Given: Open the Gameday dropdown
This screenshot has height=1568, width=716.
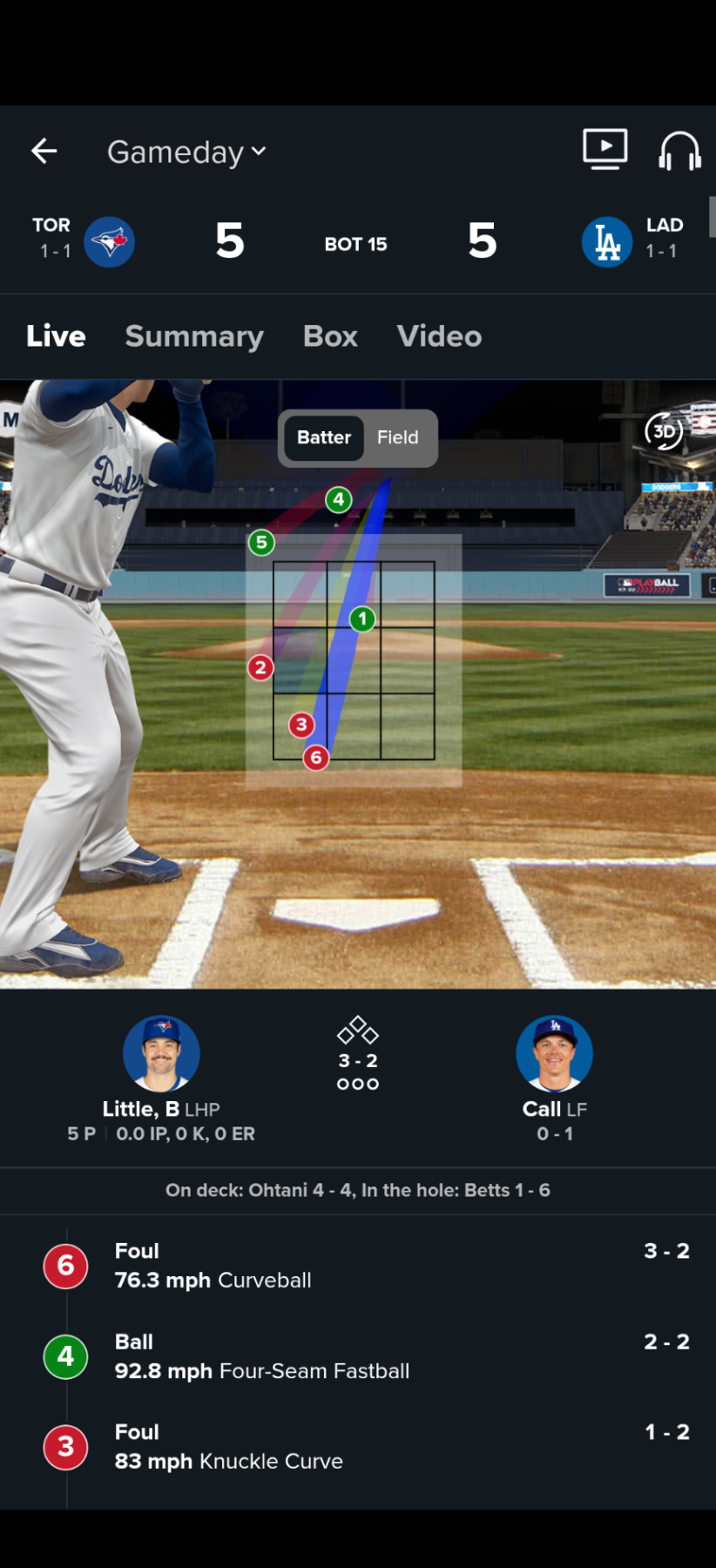Looking at the screenshot, I should 186,152.
